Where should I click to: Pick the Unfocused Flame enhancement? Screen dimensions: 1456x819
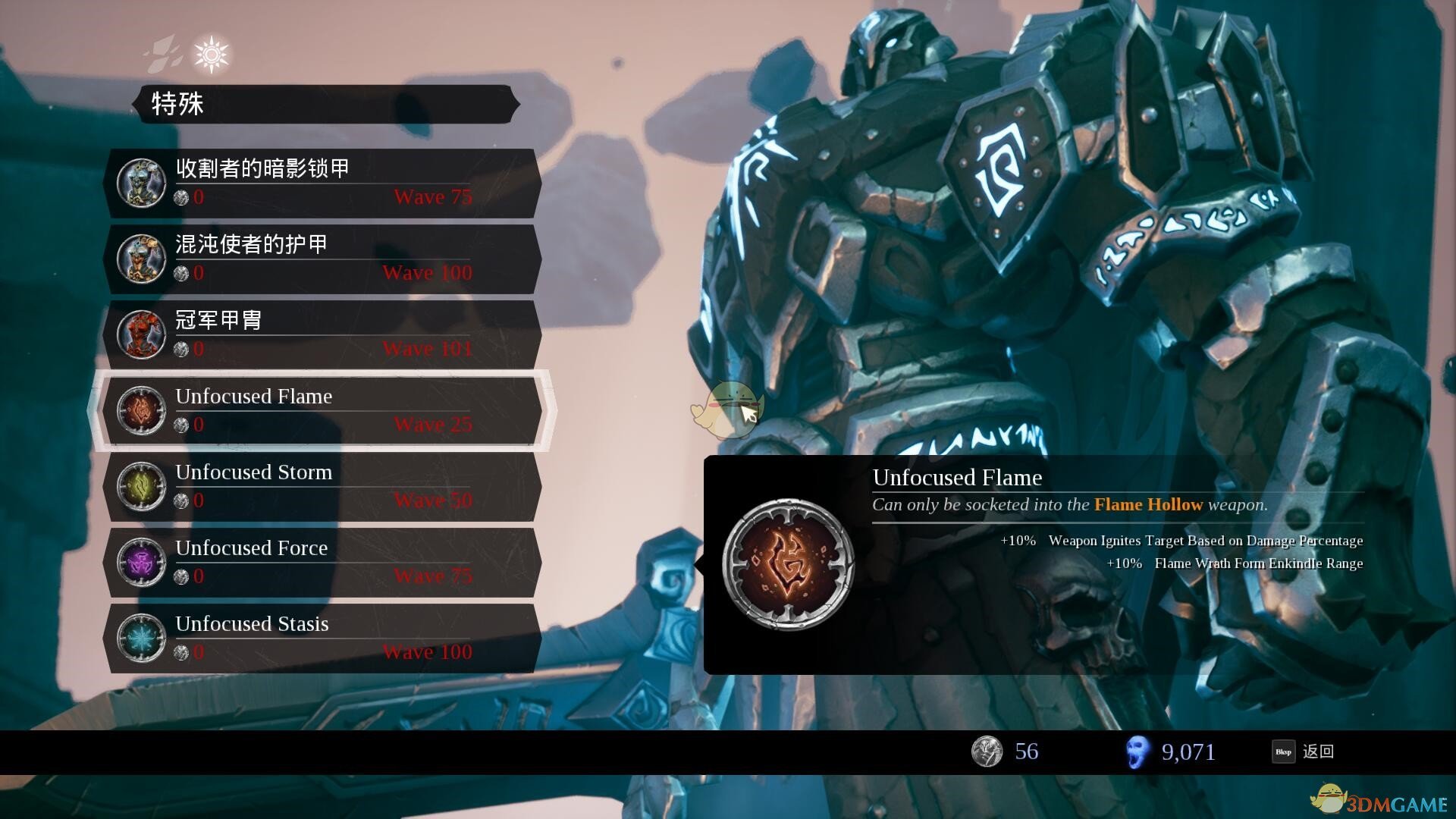pyautogui.click(x=322, y=410)
